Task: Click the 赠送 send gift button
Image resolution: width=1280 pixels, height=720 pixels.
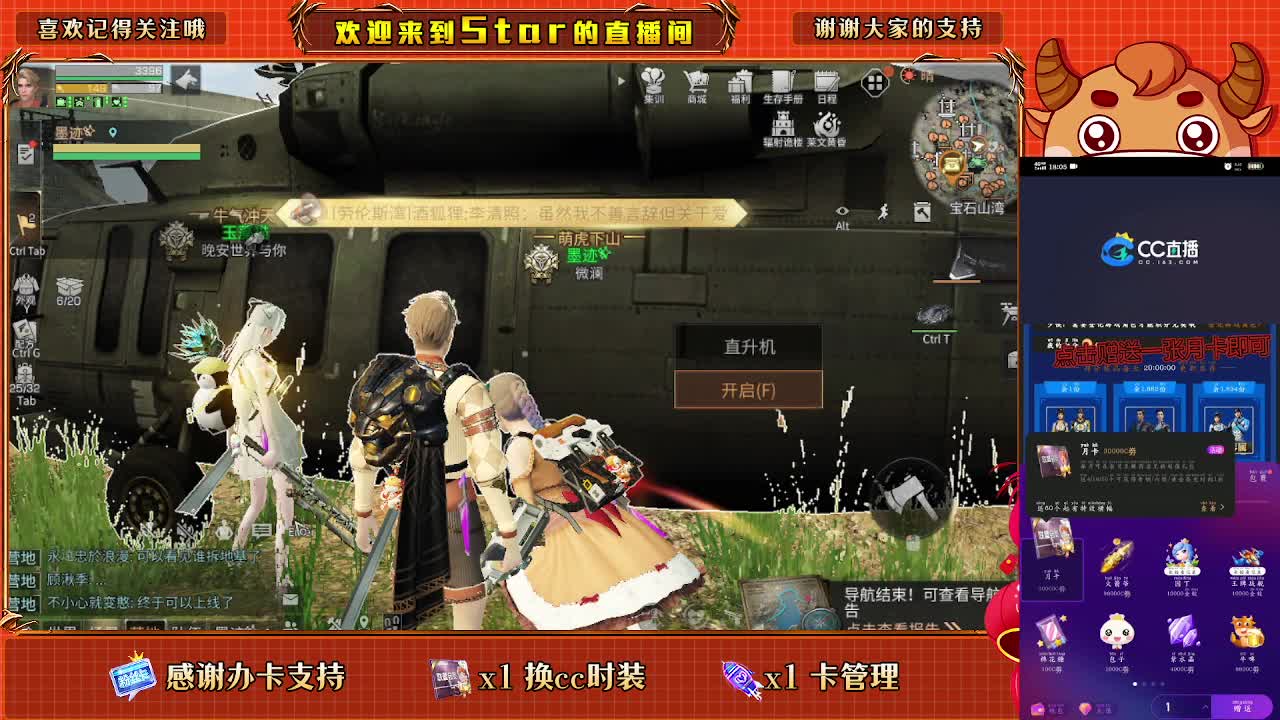Action: 1241,708
